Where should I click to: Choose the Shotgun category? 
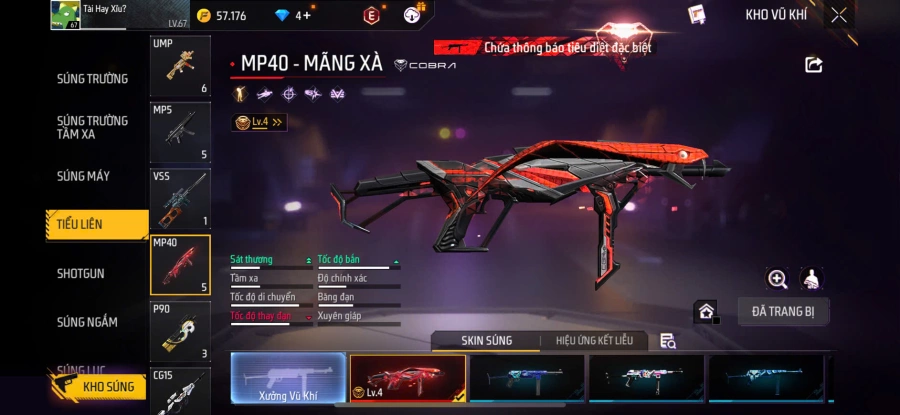80,273
